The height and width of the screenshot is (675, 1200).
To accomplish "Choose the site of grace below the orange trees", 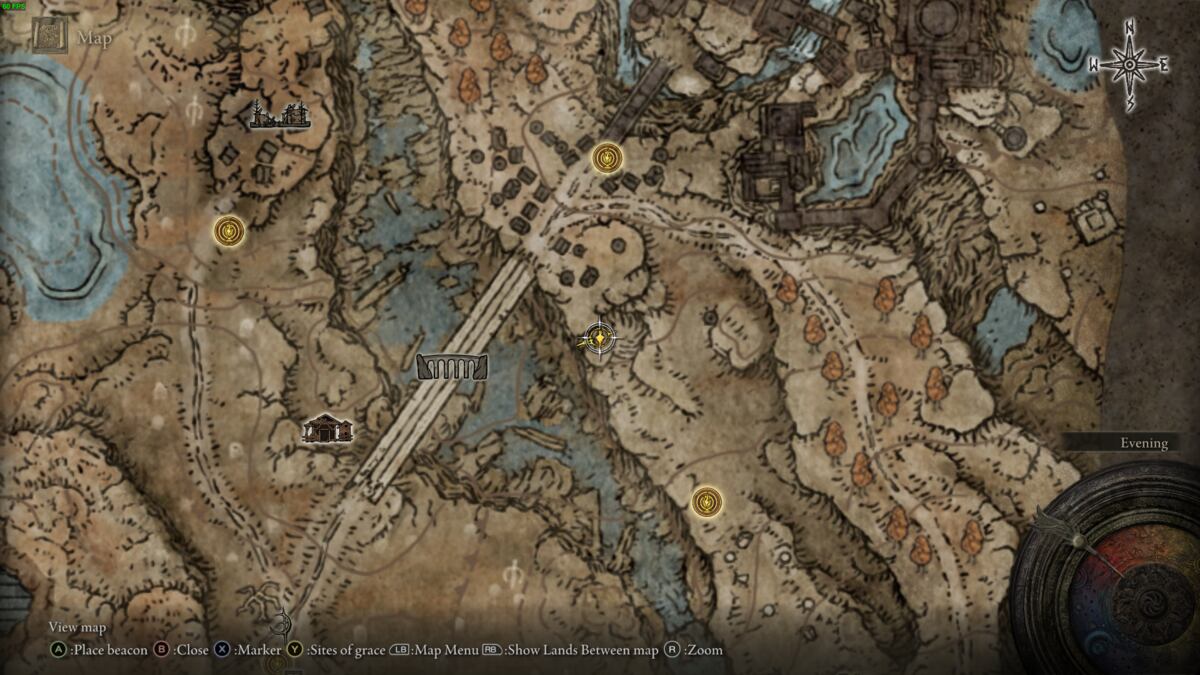I will 708,501.
